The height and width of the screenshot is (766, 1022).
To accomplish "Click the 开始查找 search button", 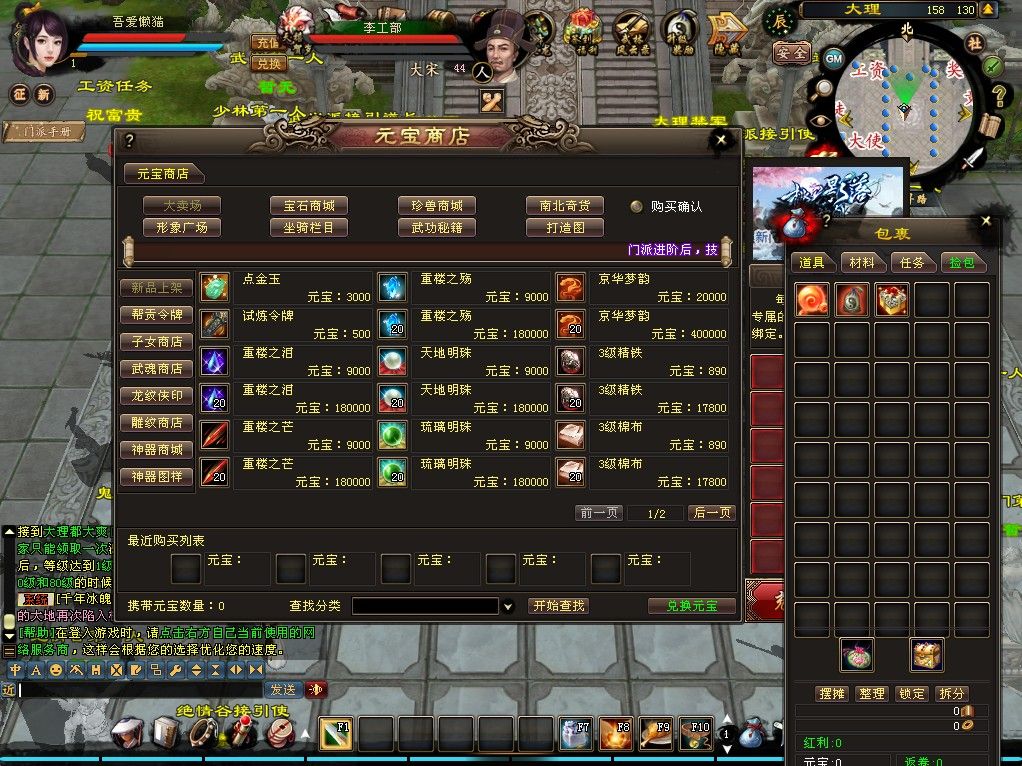I will tap(558, 606).
